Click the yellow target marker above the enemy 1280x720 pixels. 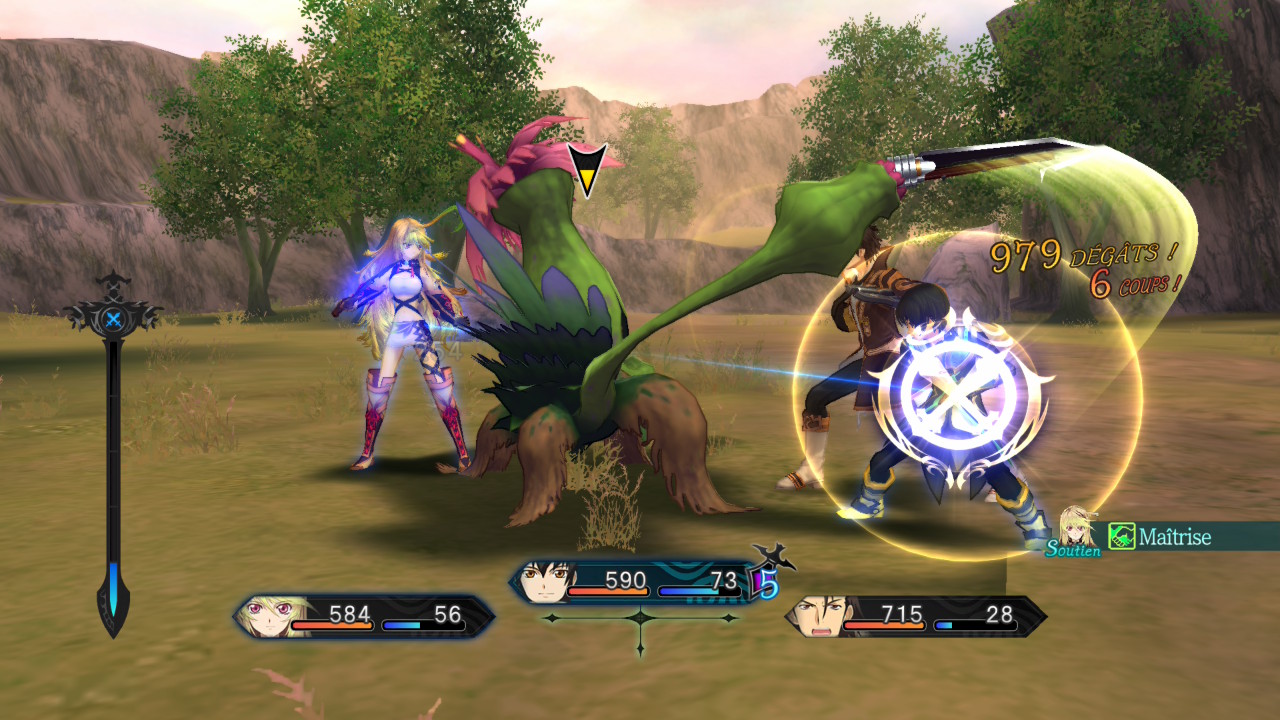pos(586,168)
